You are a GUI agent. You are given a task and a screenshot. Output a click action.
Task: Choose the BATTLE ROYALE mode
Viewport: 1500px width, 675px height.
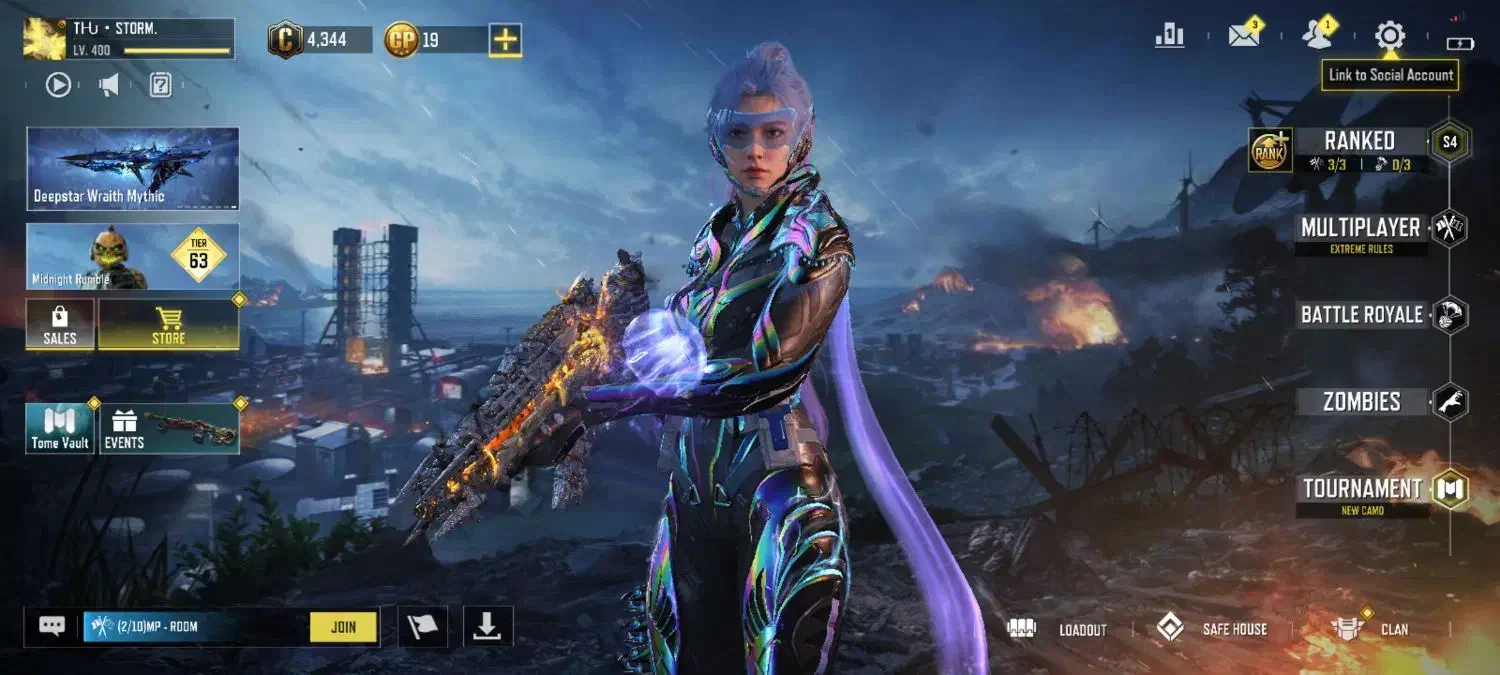click(x=1361, y=315)
